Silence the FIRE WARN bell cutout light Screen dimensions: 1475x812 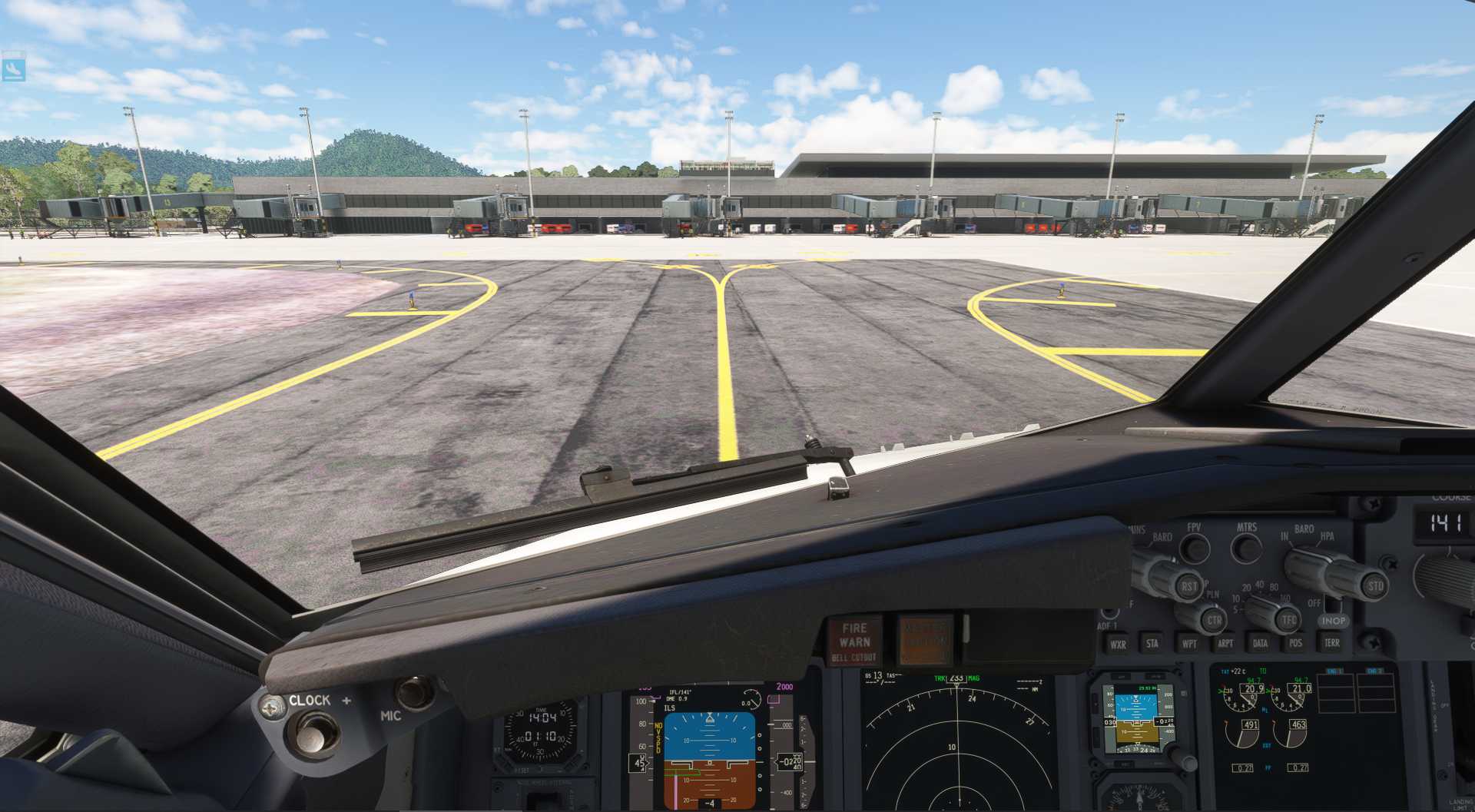click(854, 641)
